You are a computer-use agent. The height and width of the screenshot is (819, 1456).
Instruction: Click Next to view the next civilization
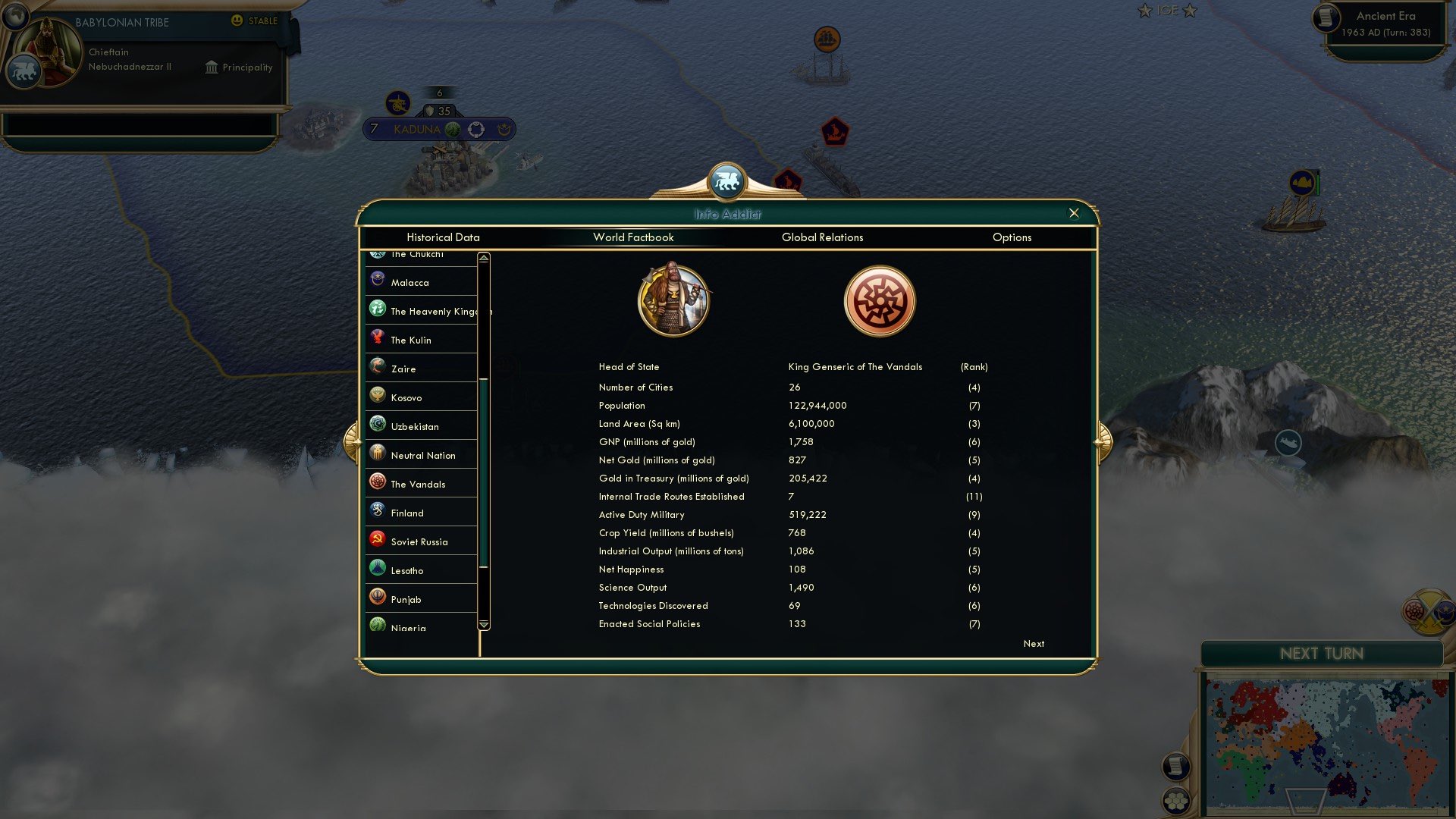(1033, 643)
